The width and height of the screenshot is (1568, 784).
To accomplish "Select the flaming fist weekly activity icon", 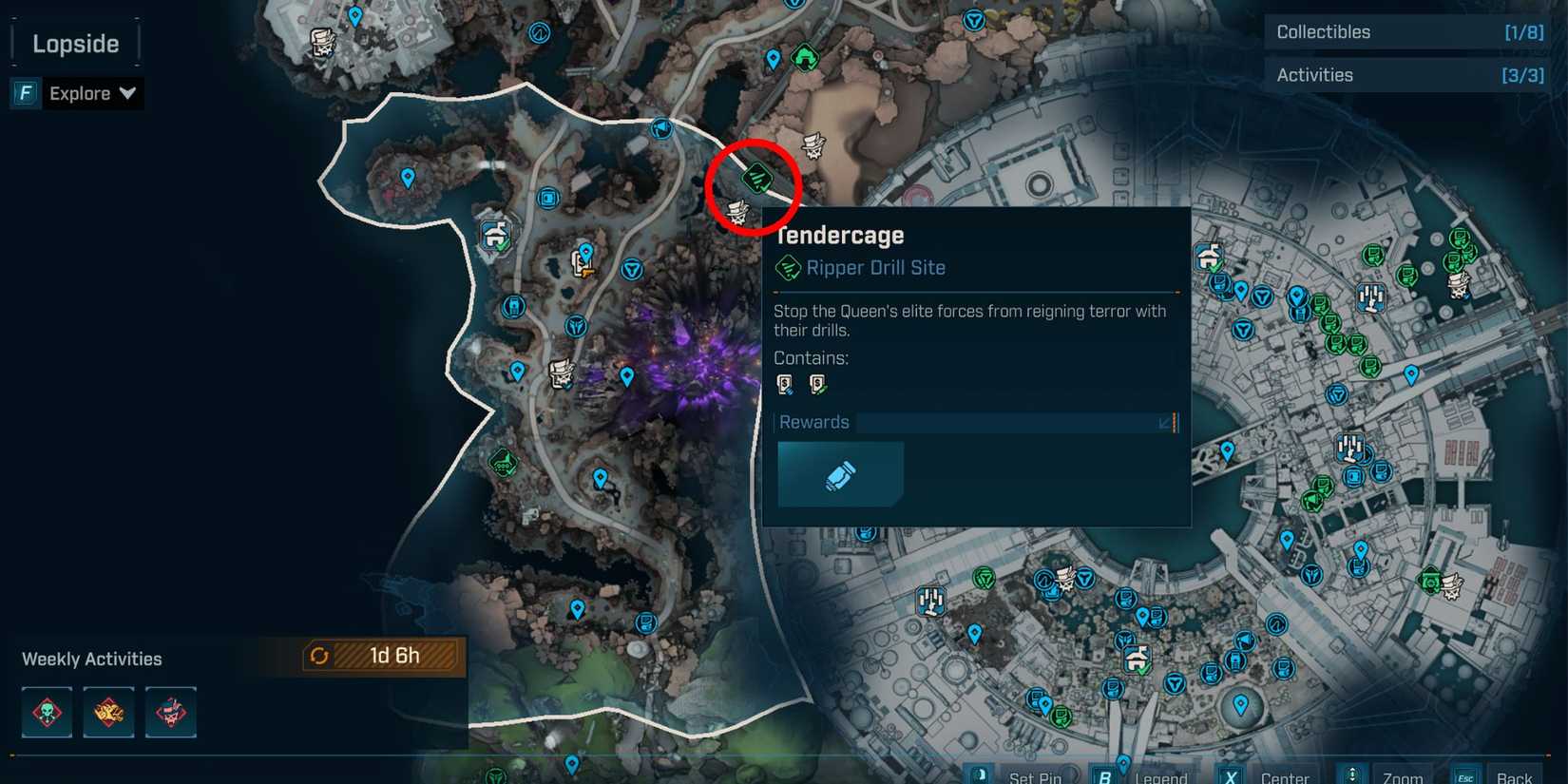I will [107, 711].
